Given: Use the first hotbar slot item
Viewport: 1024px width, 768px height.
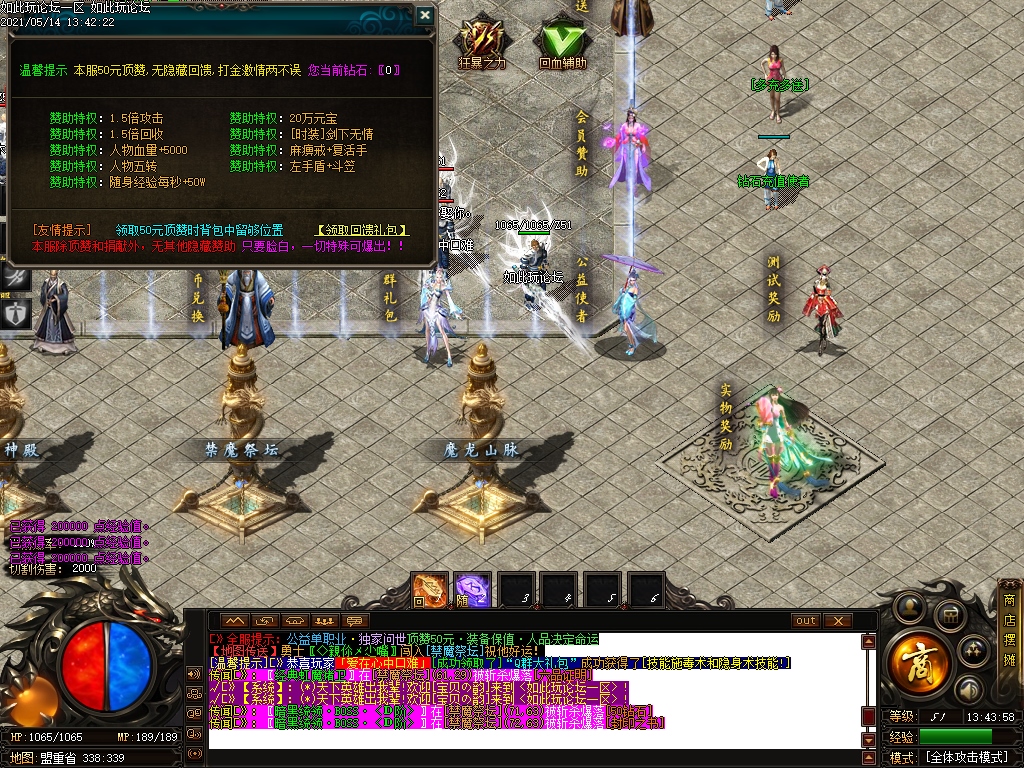Looking at the screenshot, I should [430, 591].
